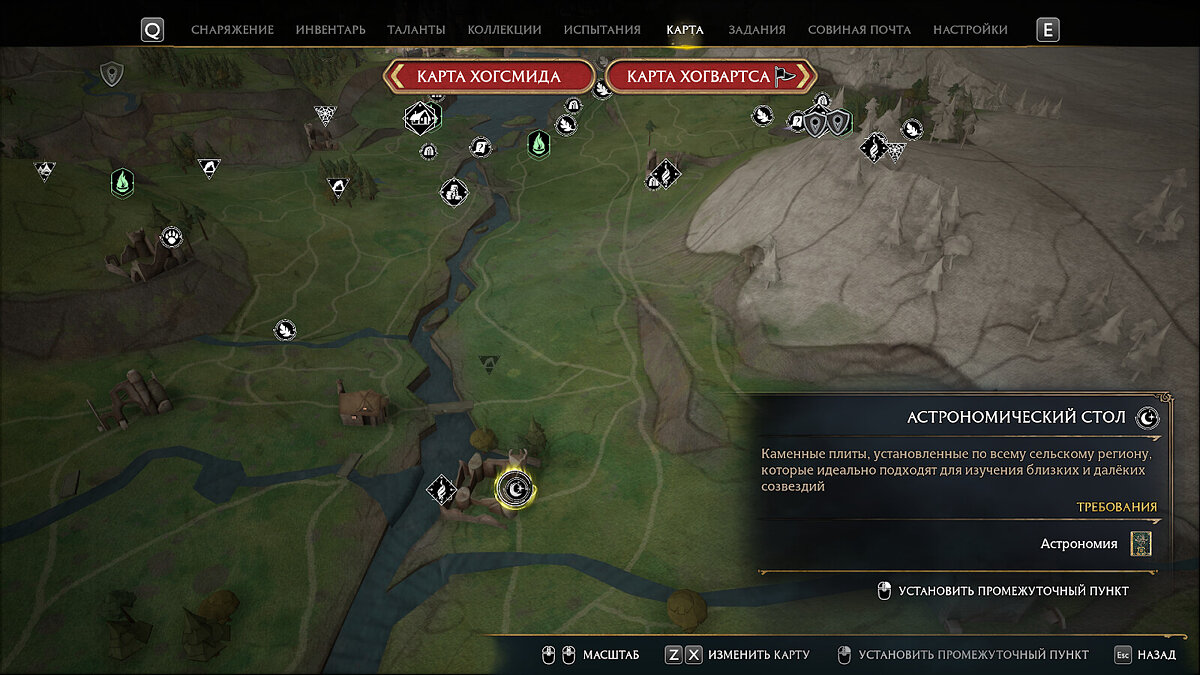Image resolution: width=1200 pixels, height=675 pixels.
Task: Open Карта Хогвартса
Action: coord(711,77)
